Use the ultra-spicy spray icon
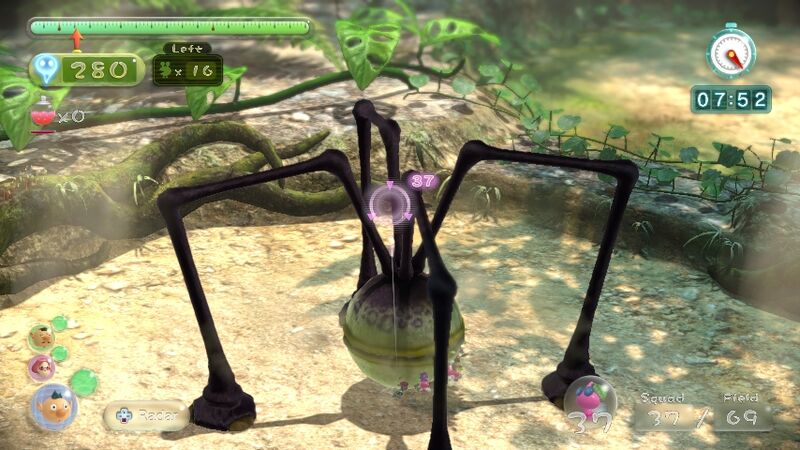The width and height of the screenshot is (800, 450). point(43,116)
